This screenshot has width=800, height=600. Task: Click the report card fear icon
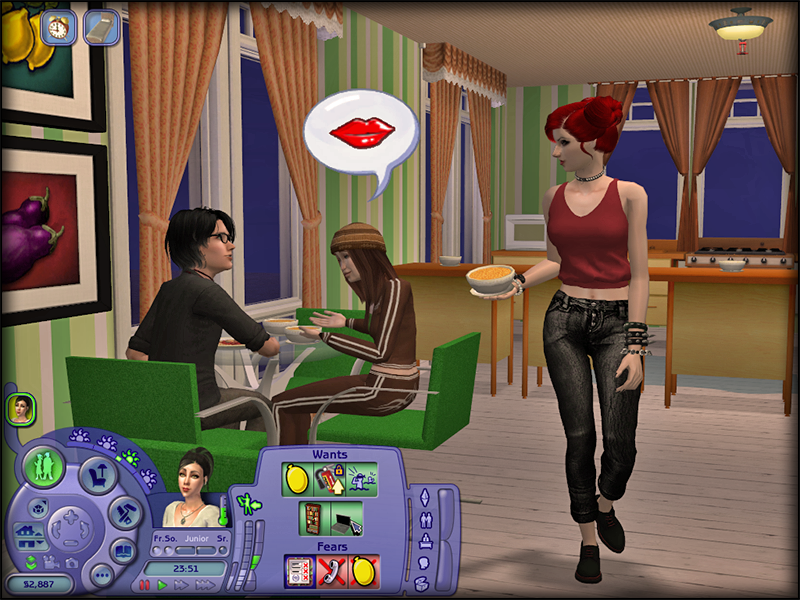[299, 570]
